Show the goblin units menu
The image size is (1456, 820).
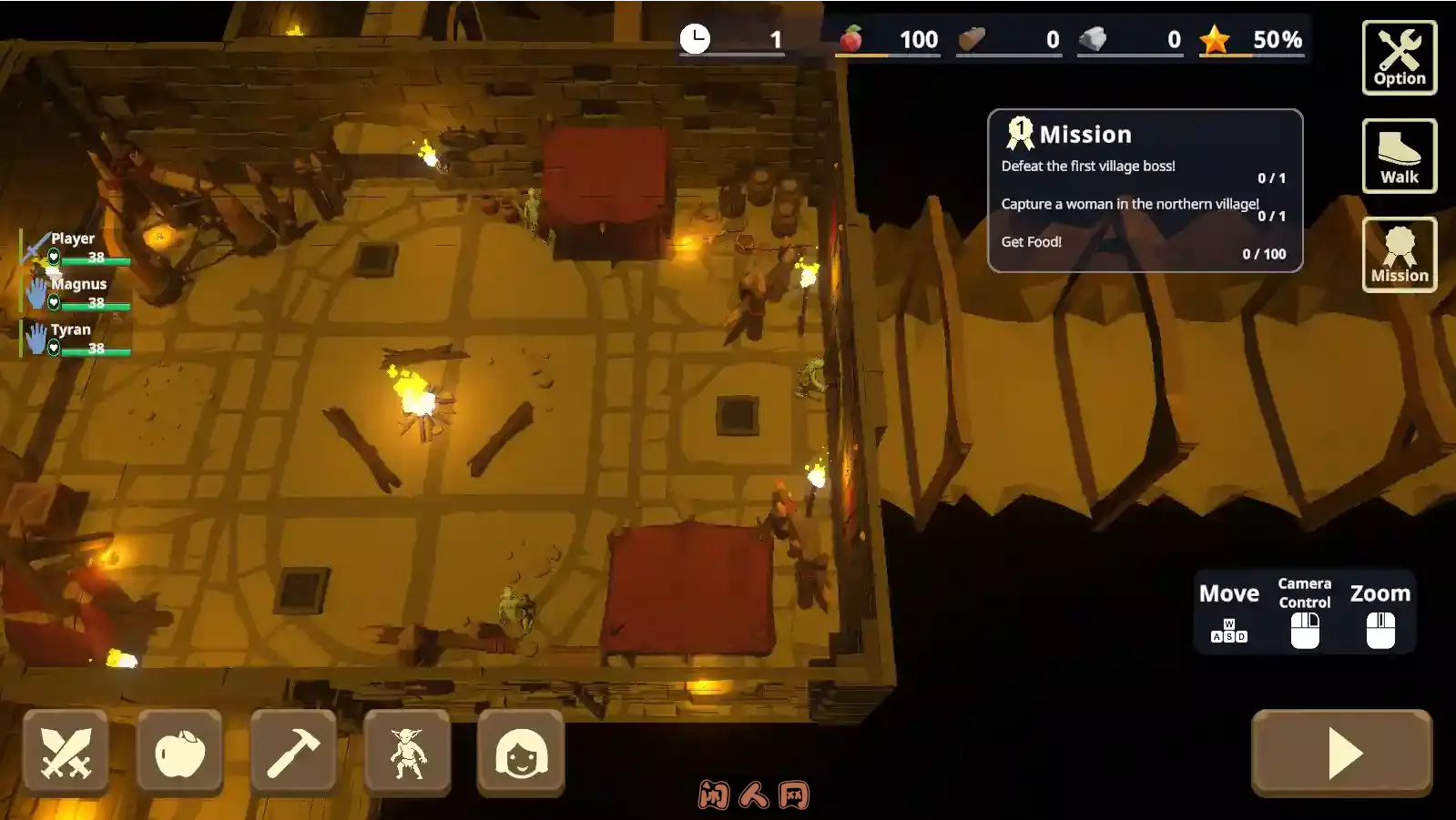407,753
